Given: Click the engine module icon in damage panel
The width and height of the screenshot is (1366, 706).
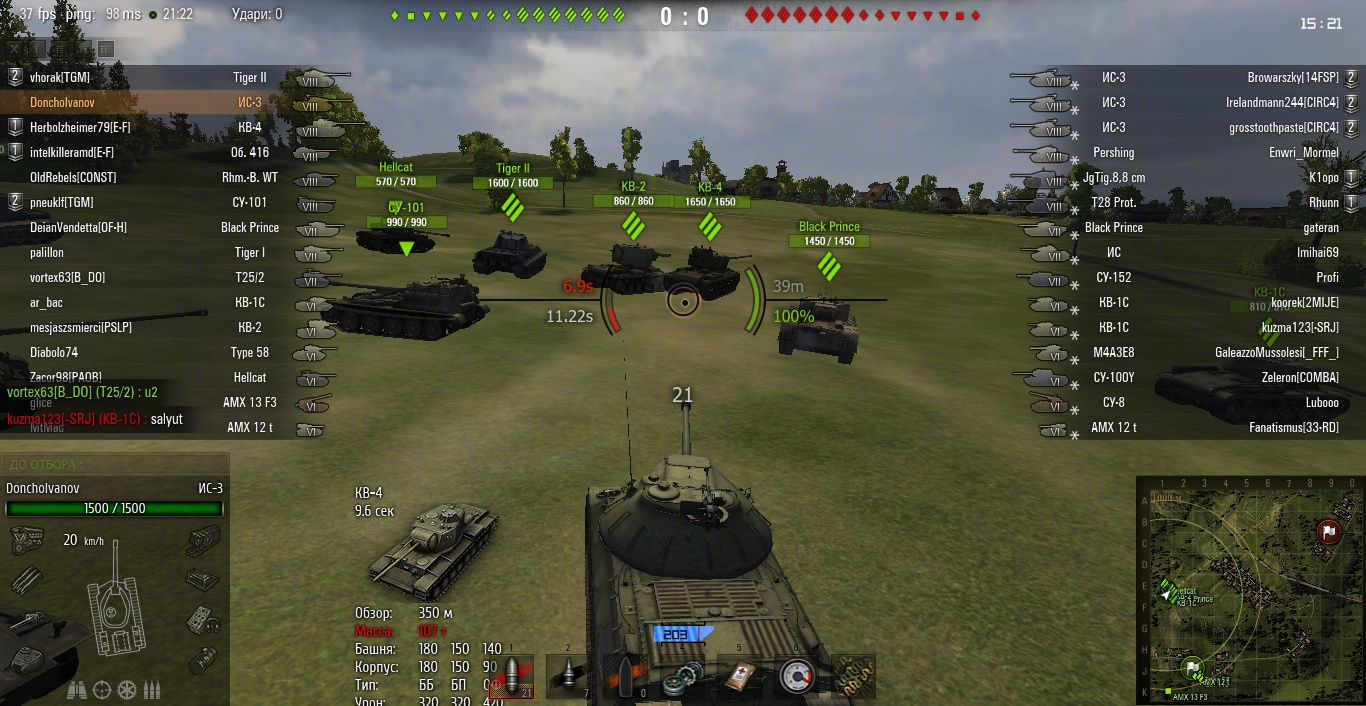Looking at the screenshot, I should coord(25,542).
